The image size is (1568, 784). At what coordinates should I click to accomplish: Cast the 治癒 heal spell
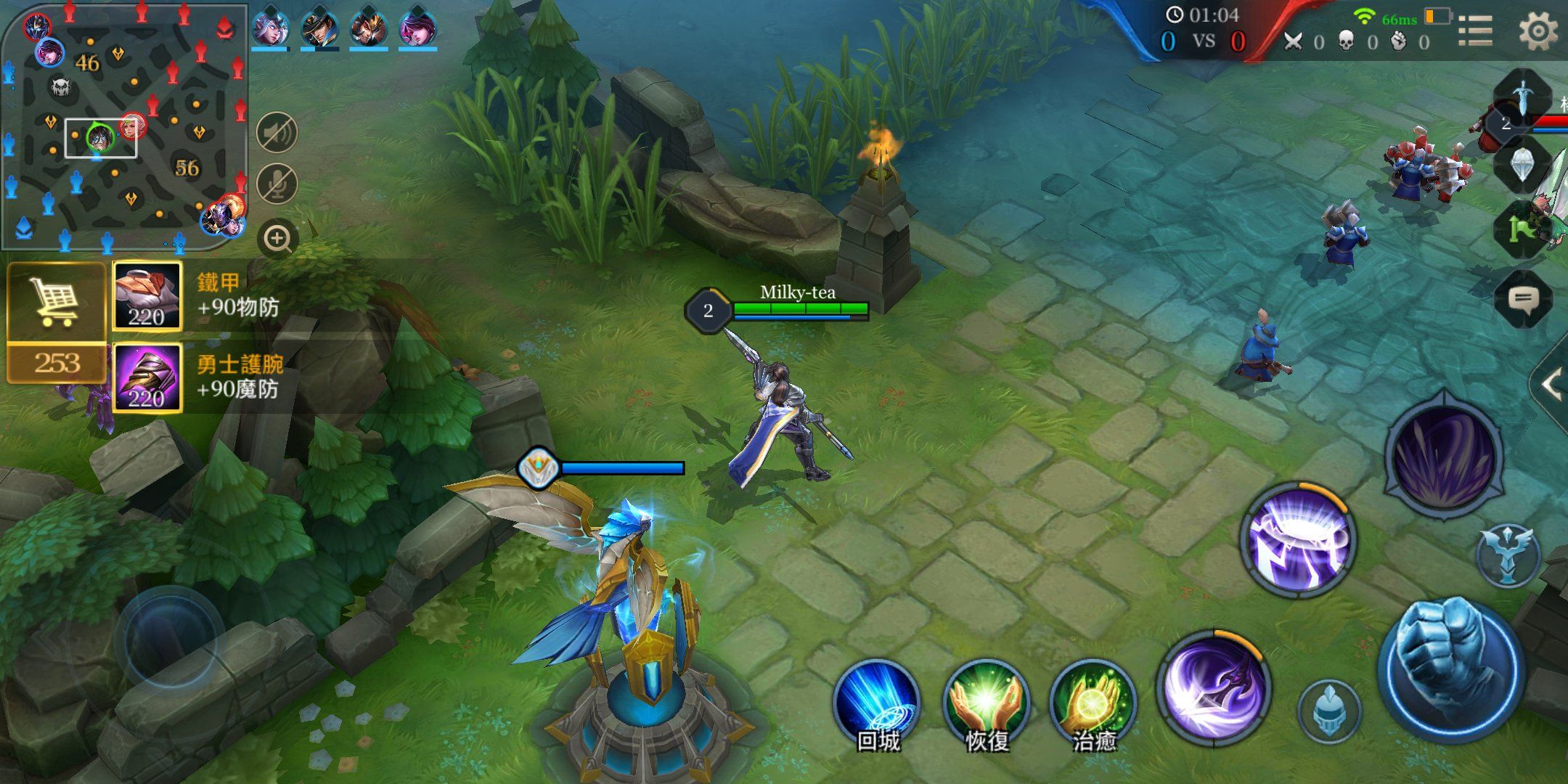point(1093,701)
